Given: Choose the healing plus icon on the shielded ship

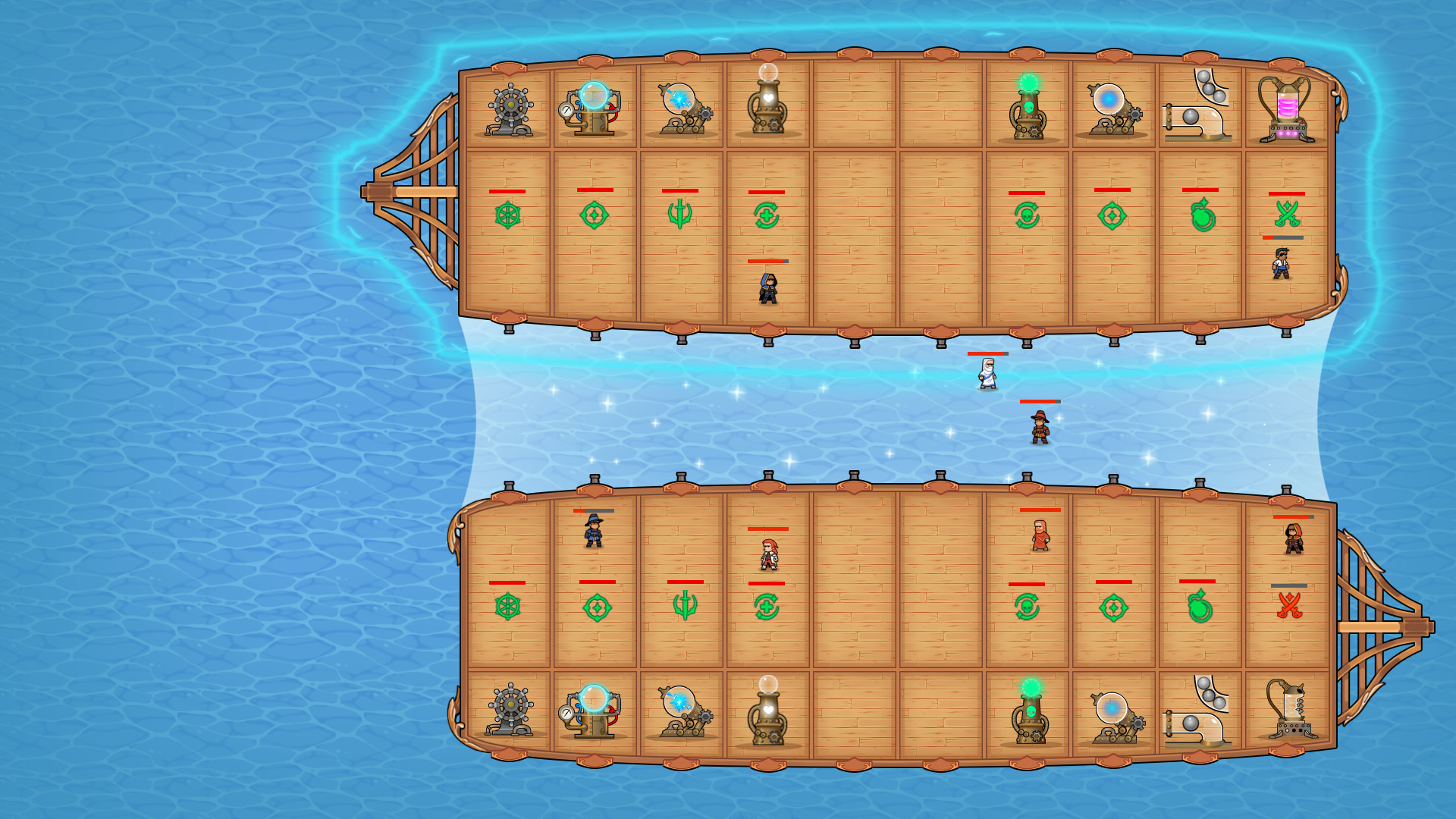Looking at the screenshot, I should (x=767, y=215).
